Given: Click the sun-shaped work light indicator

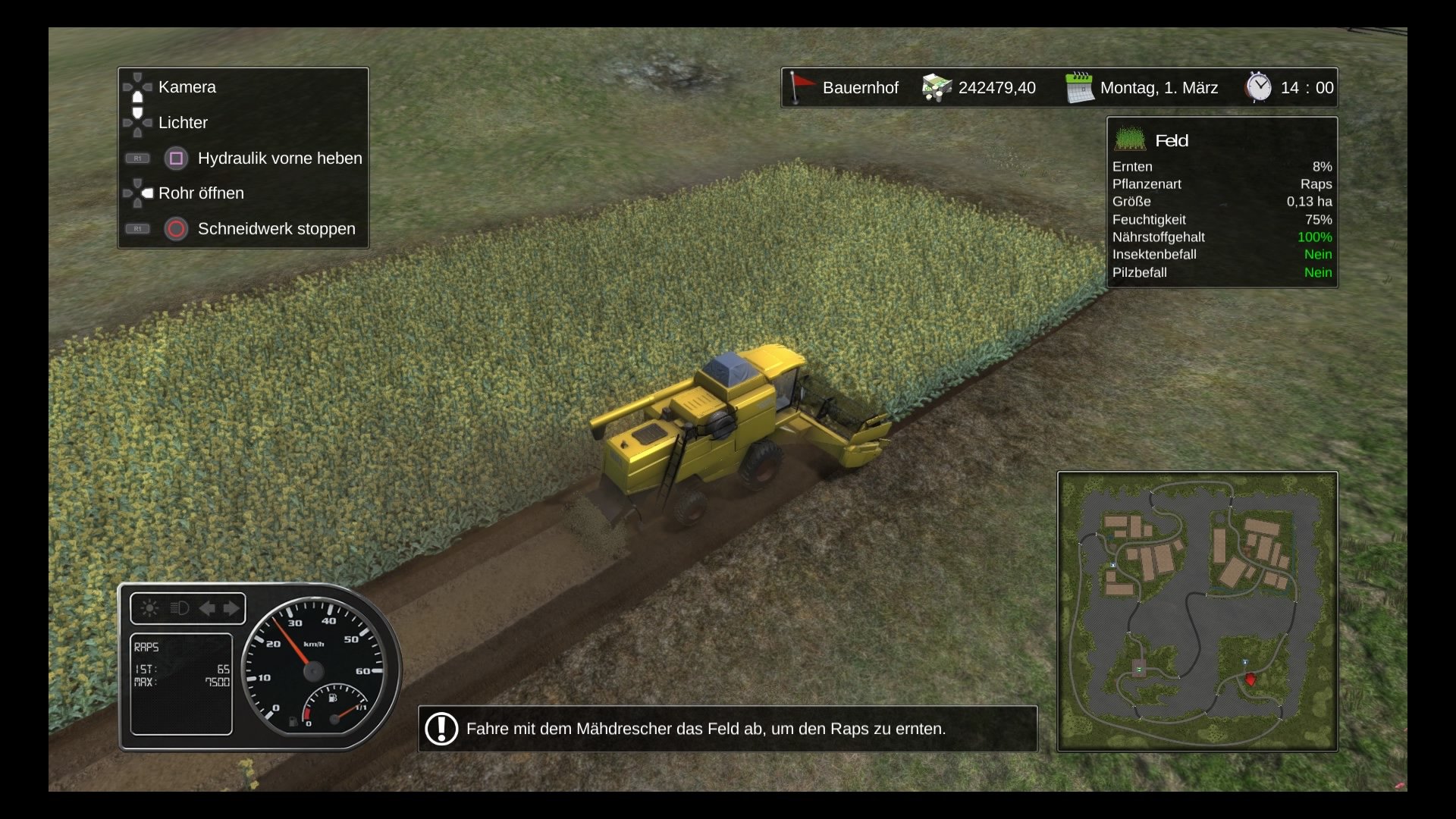Looking at the screenshot, I should tap(150, 608).
